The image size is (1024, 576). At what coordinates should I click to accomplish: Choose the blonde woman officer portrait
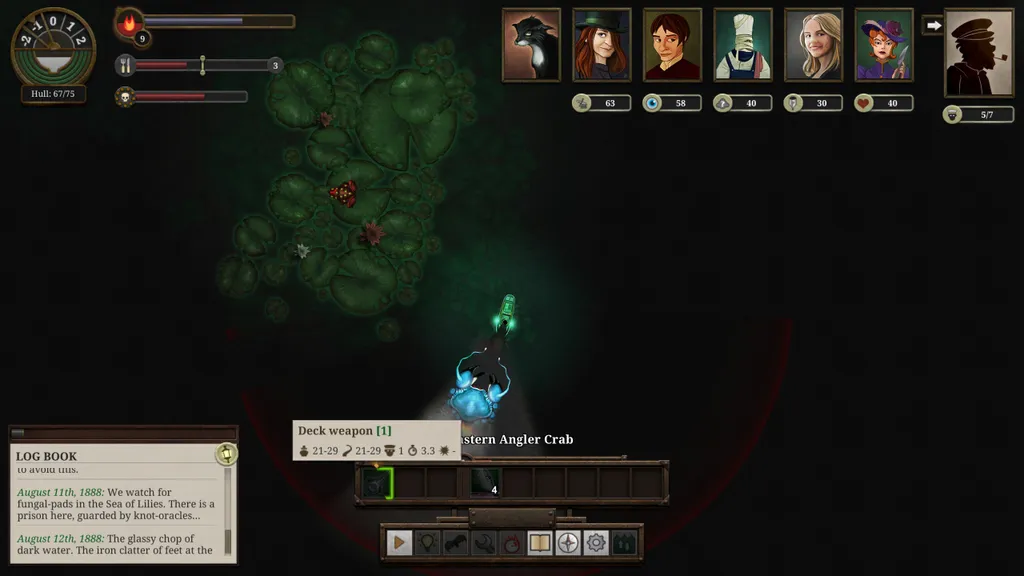(x=813, y=45)
